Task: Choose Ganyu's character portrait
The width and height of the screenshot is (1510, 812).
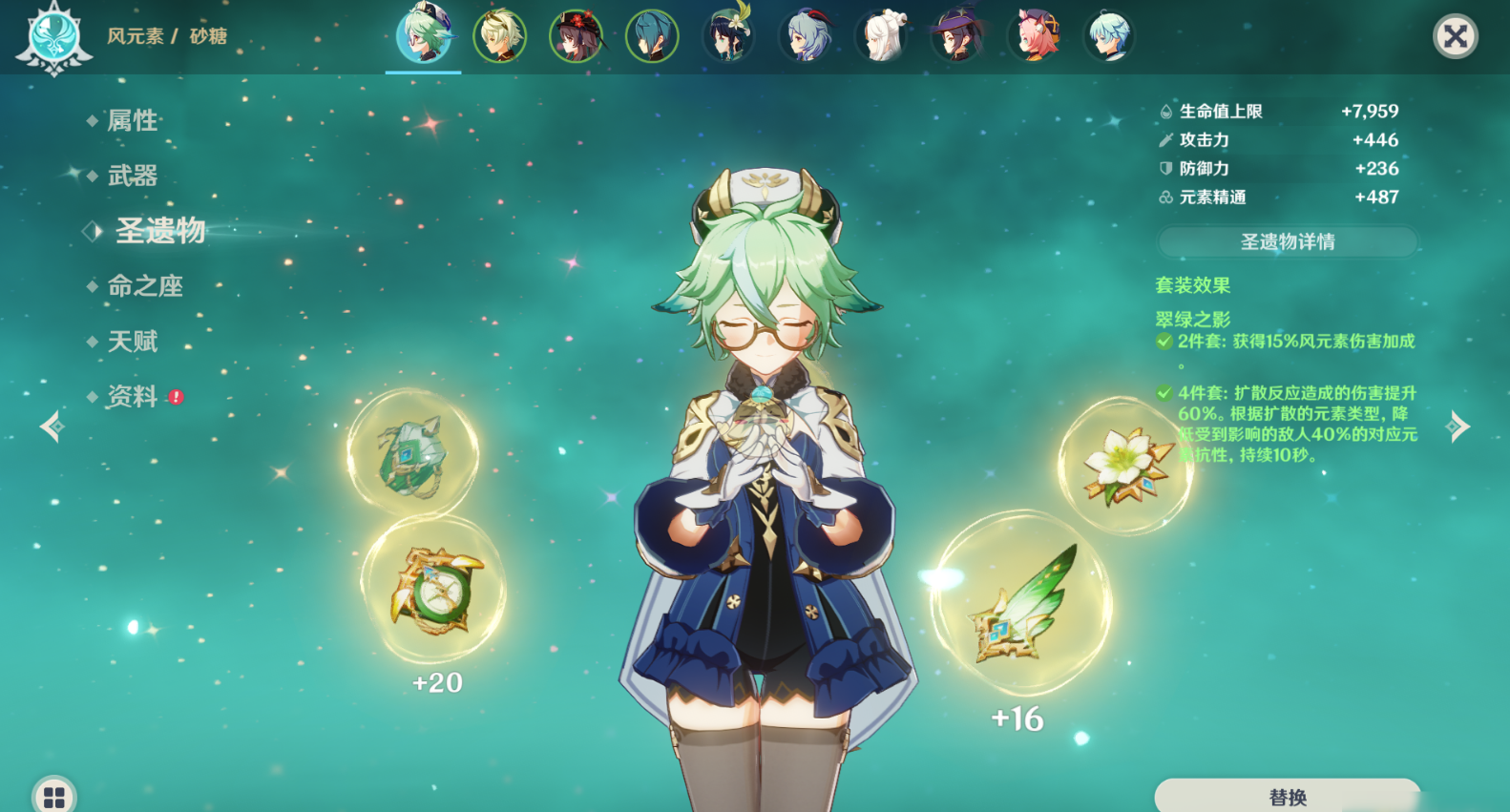Action: (x=805, y=36)
